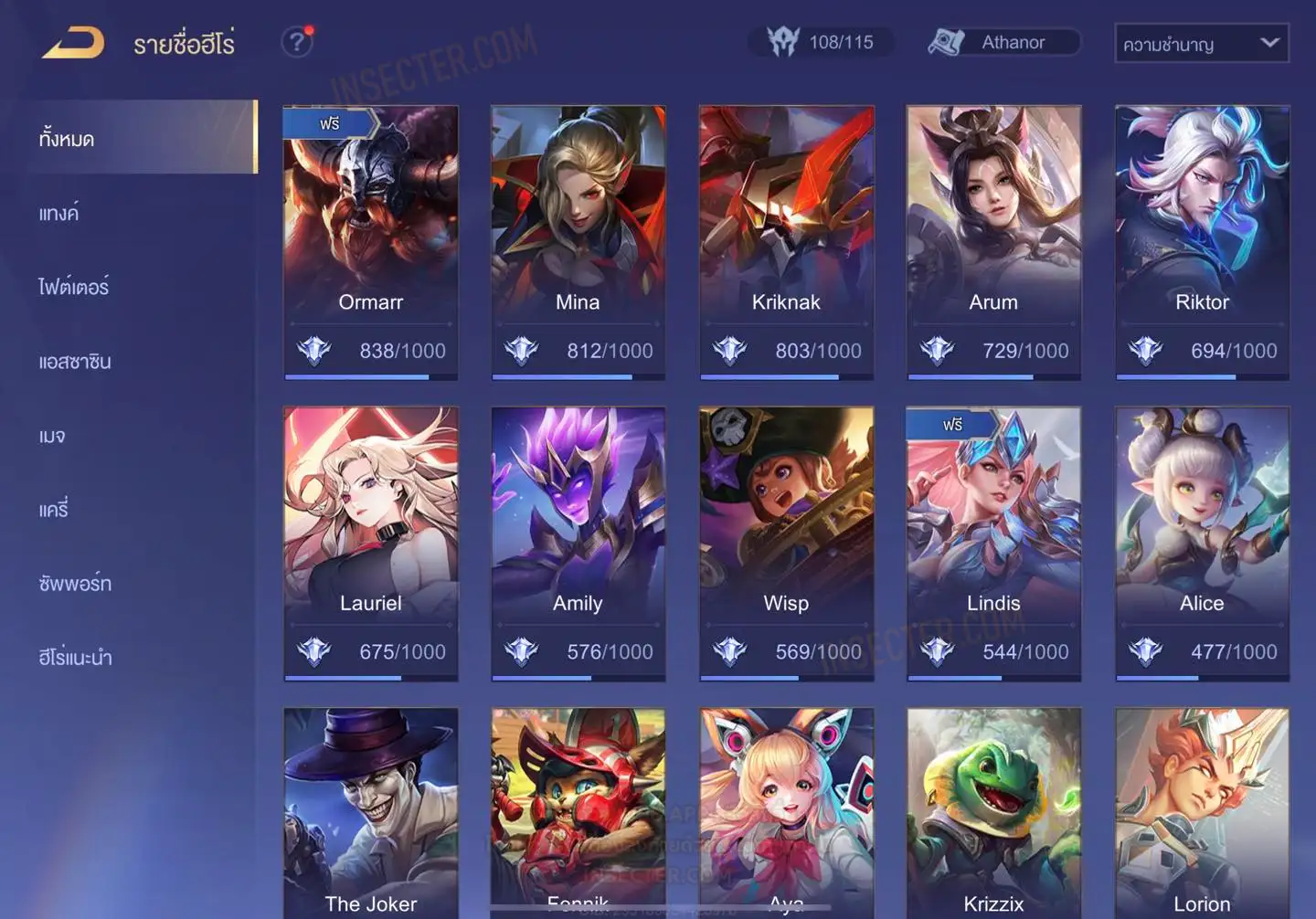
Task: Filter heroes by แอสซาซิน
Action: [x=75, y=362]
